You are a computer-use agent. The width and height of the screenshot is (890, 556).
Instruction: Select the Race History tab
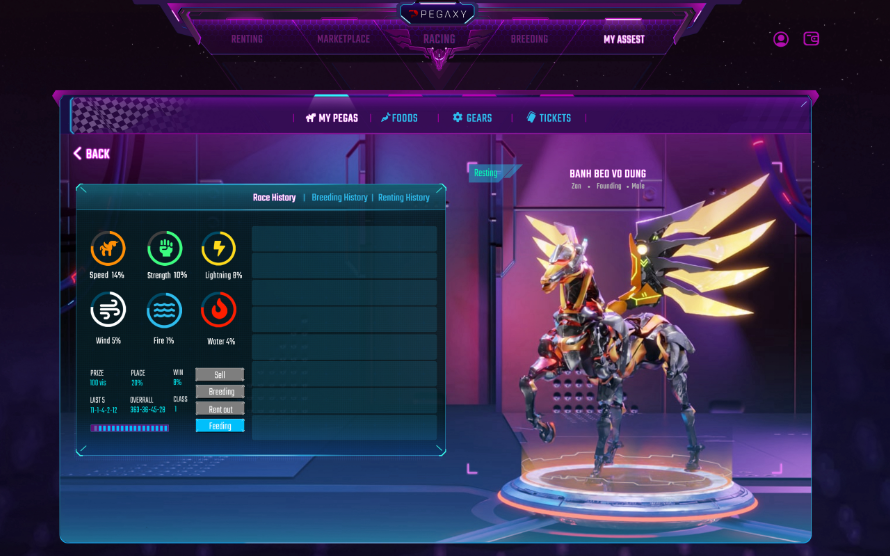(274, 198)
